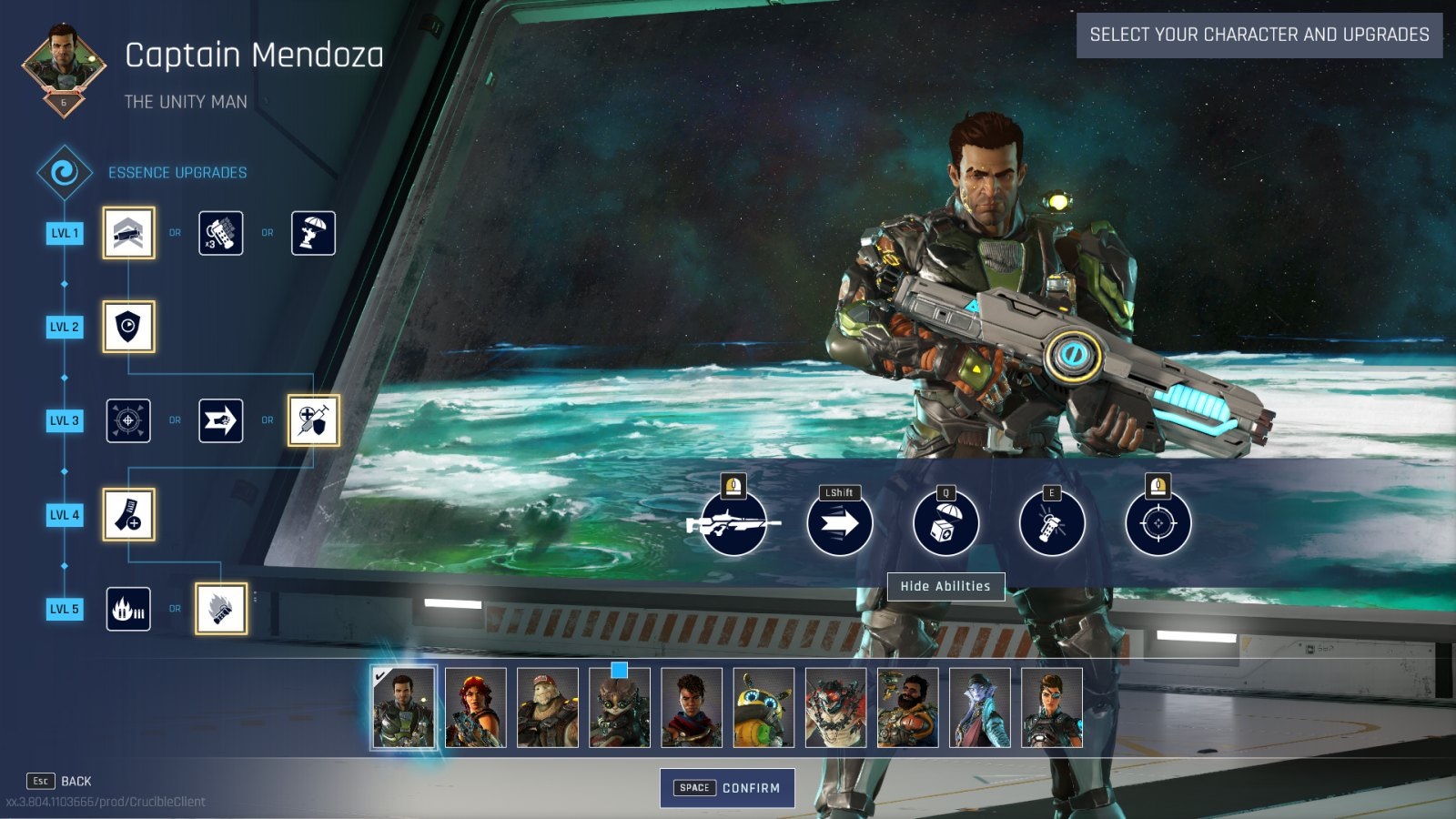Hide Abilities panel
The width and height of the screenshot is (1456, 819).
pos(945,587)
